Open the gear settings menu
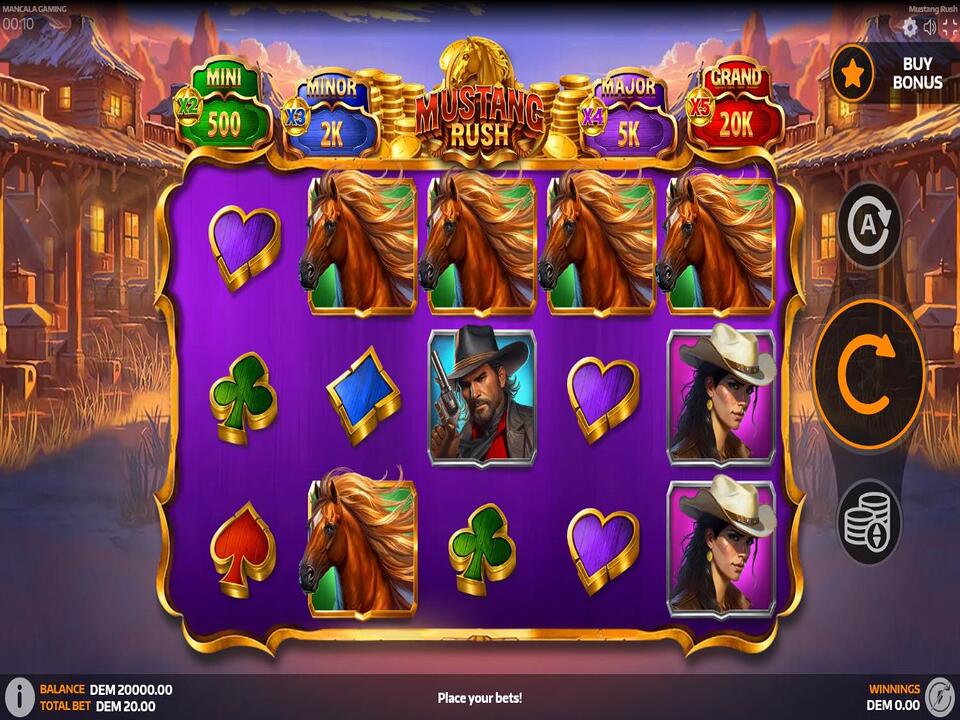Image resolution: width=960 pixels, height=720 pixels. [x=910, y=27]
